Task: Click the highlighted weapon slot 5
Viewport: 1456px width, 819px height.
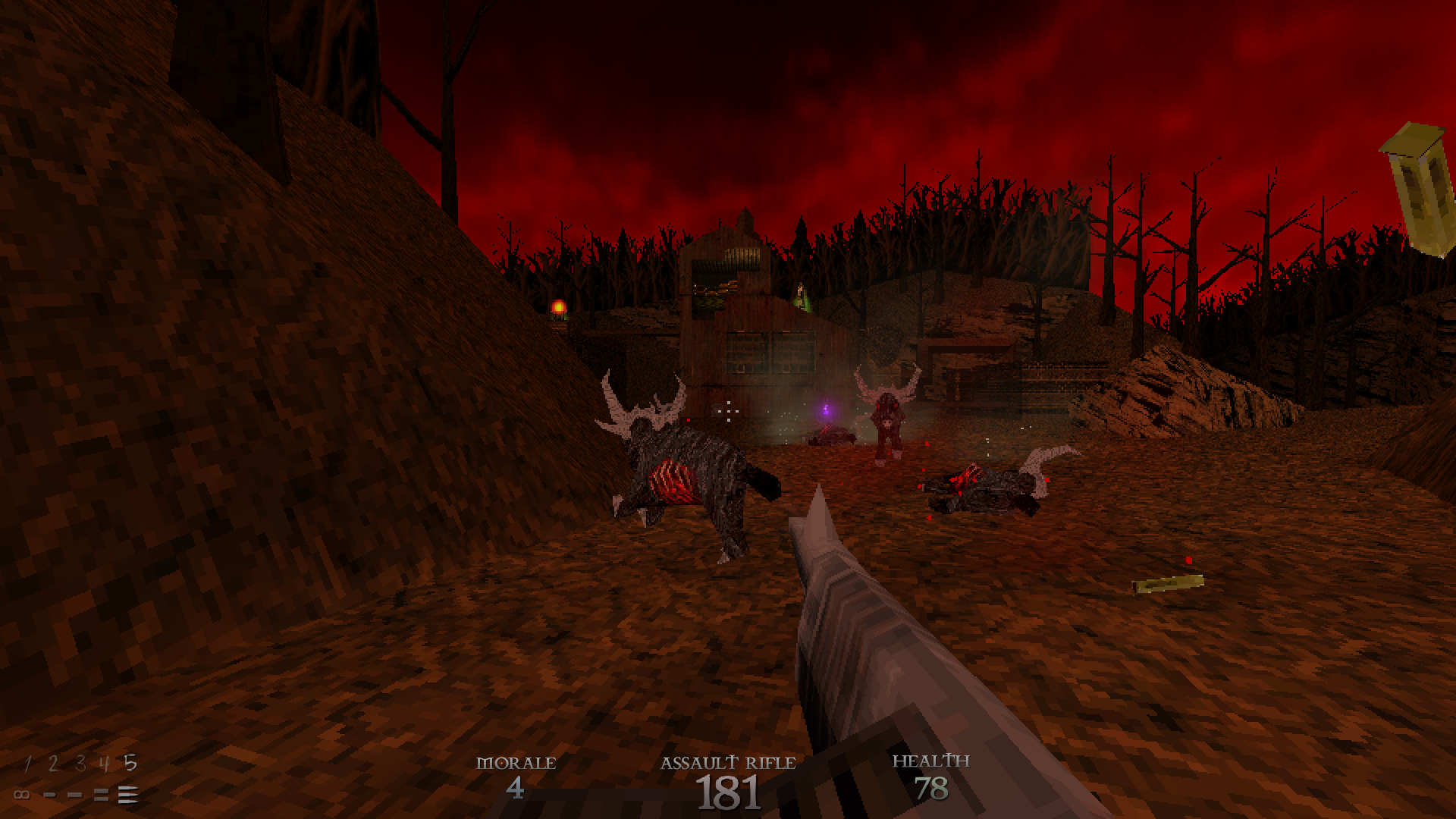Action: click(130, 763)
